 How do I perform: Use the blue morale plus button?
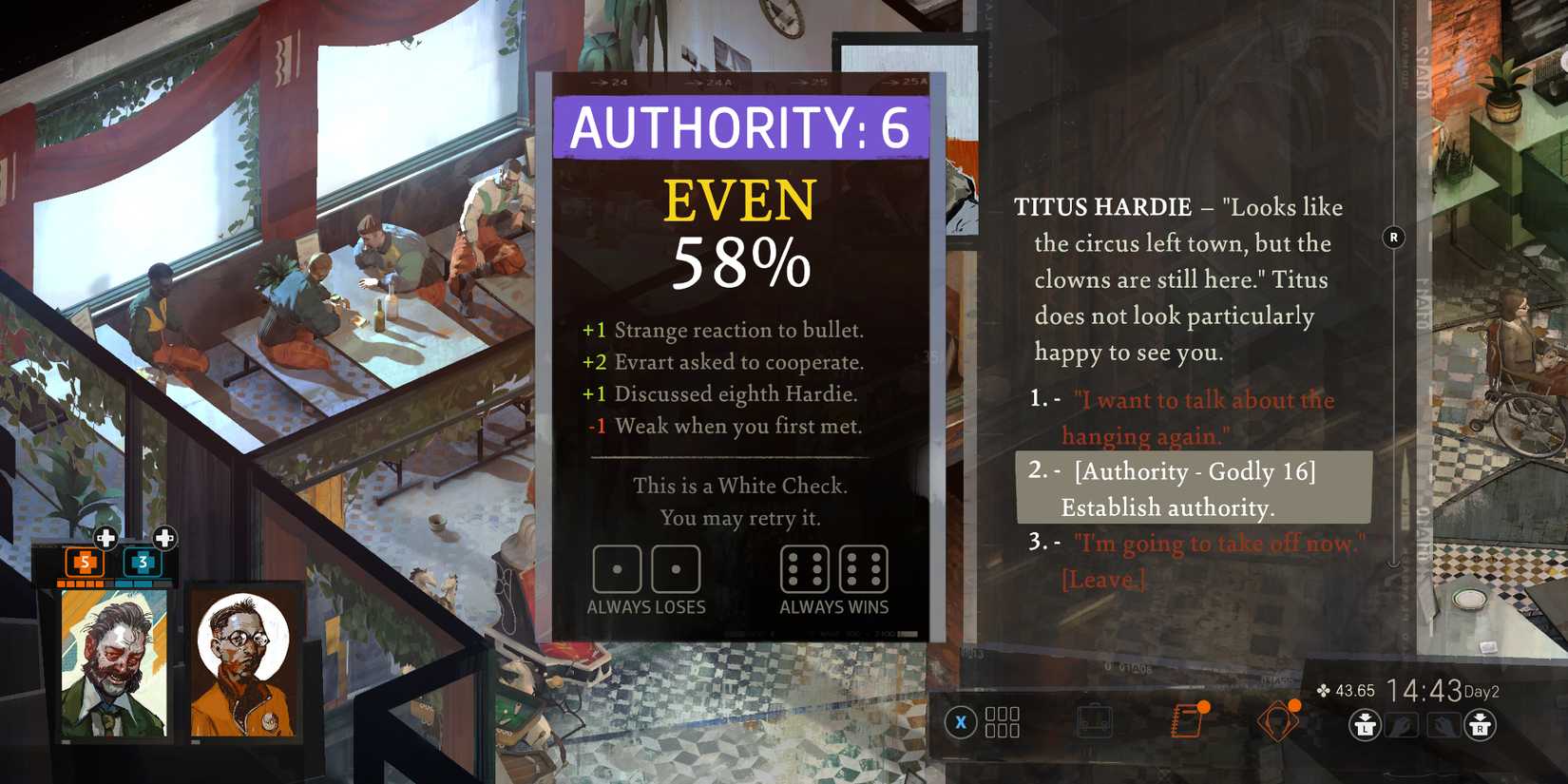(x=165, y=538)
